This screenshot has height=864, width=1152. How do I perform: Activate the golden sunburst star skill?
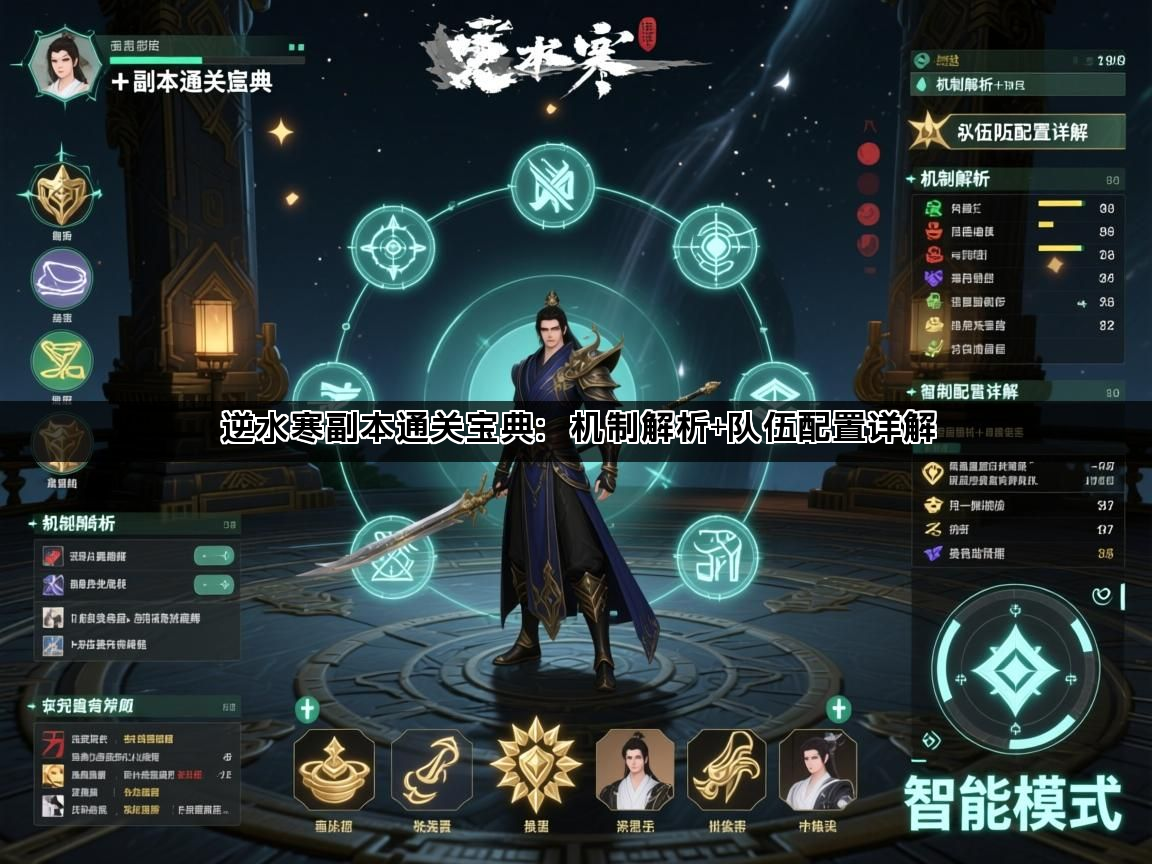coord(536,767)
